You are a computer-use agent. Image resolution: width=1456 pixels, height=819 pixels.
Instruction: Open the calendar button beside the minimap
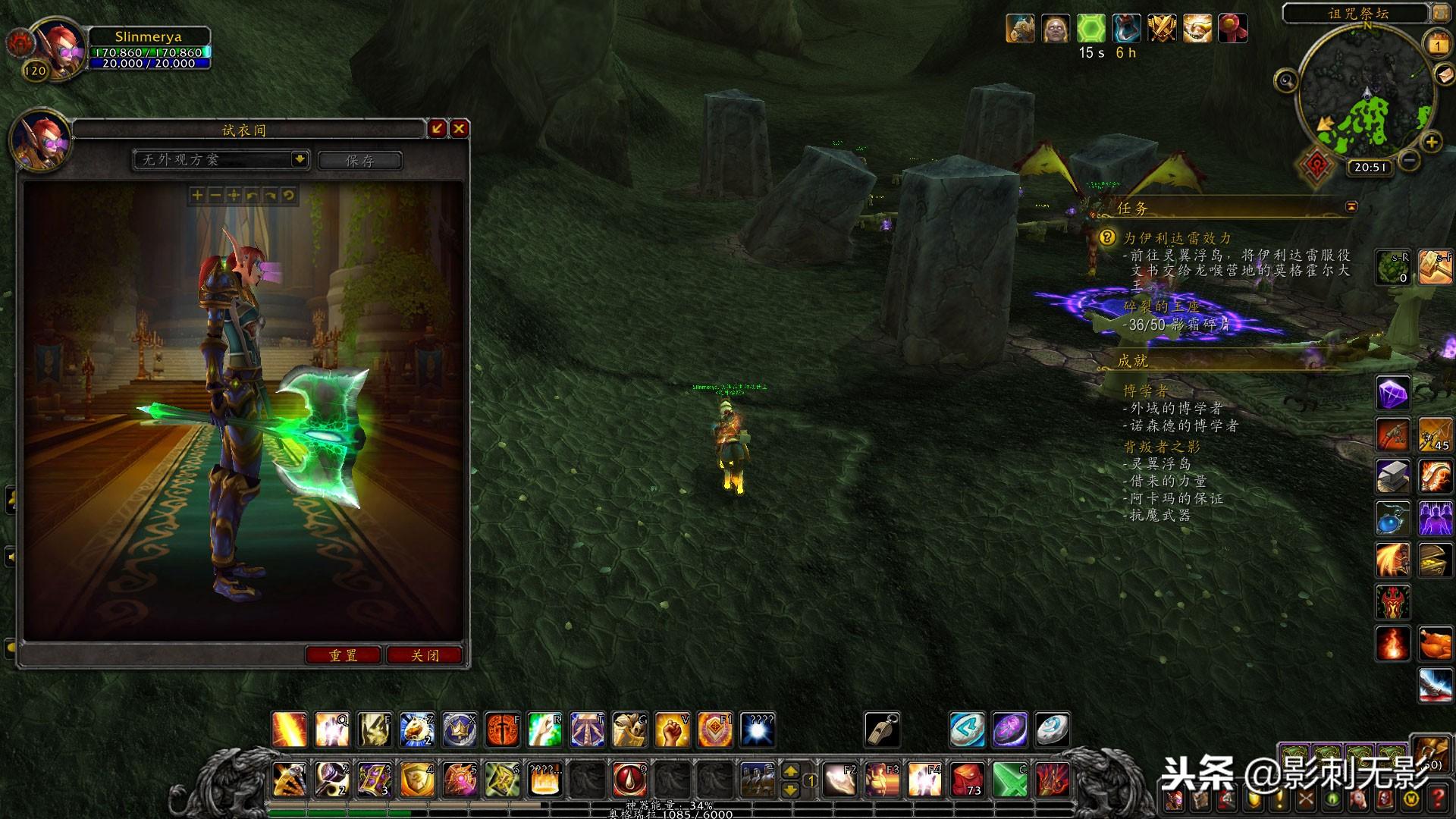pos(1437,45)
